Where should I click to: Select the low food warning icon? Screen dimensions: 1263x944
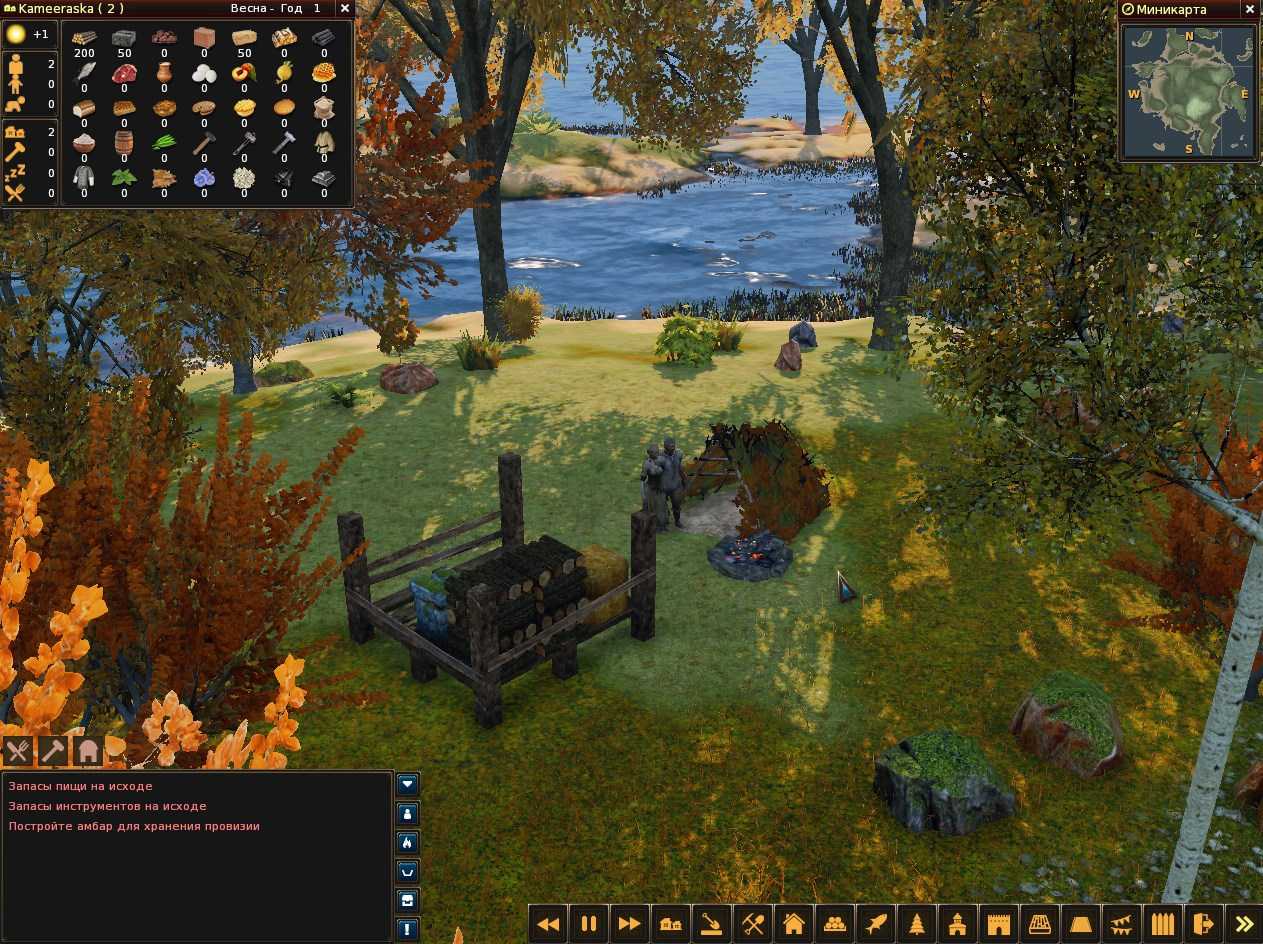coord(17,751)
